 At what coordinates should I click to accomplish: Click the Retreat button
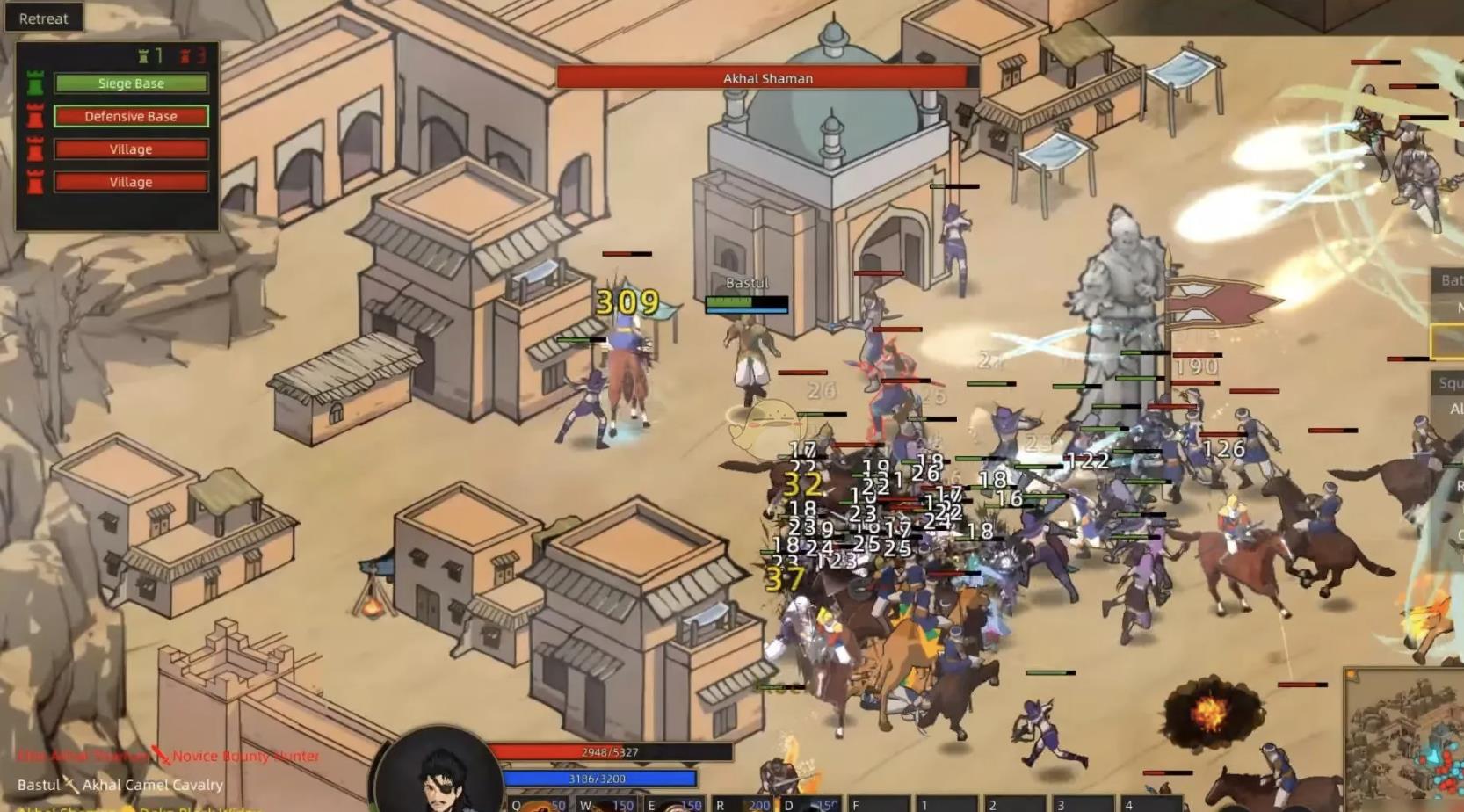point(43,18)
